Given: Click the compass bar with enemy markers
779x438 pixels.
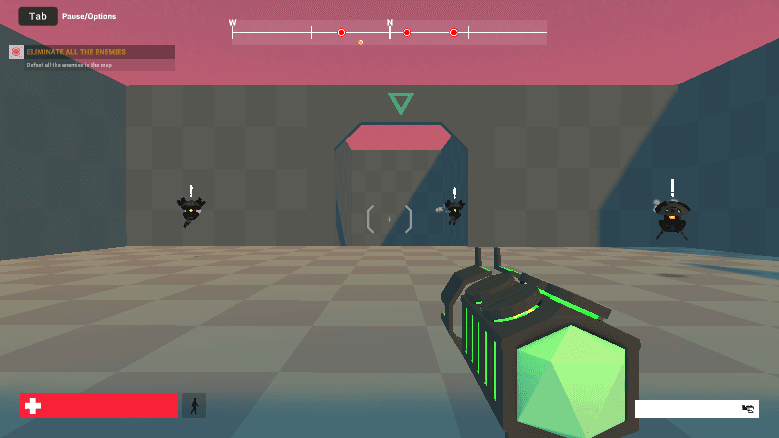Looking at the screenshot, I should (x=389, y=33).
